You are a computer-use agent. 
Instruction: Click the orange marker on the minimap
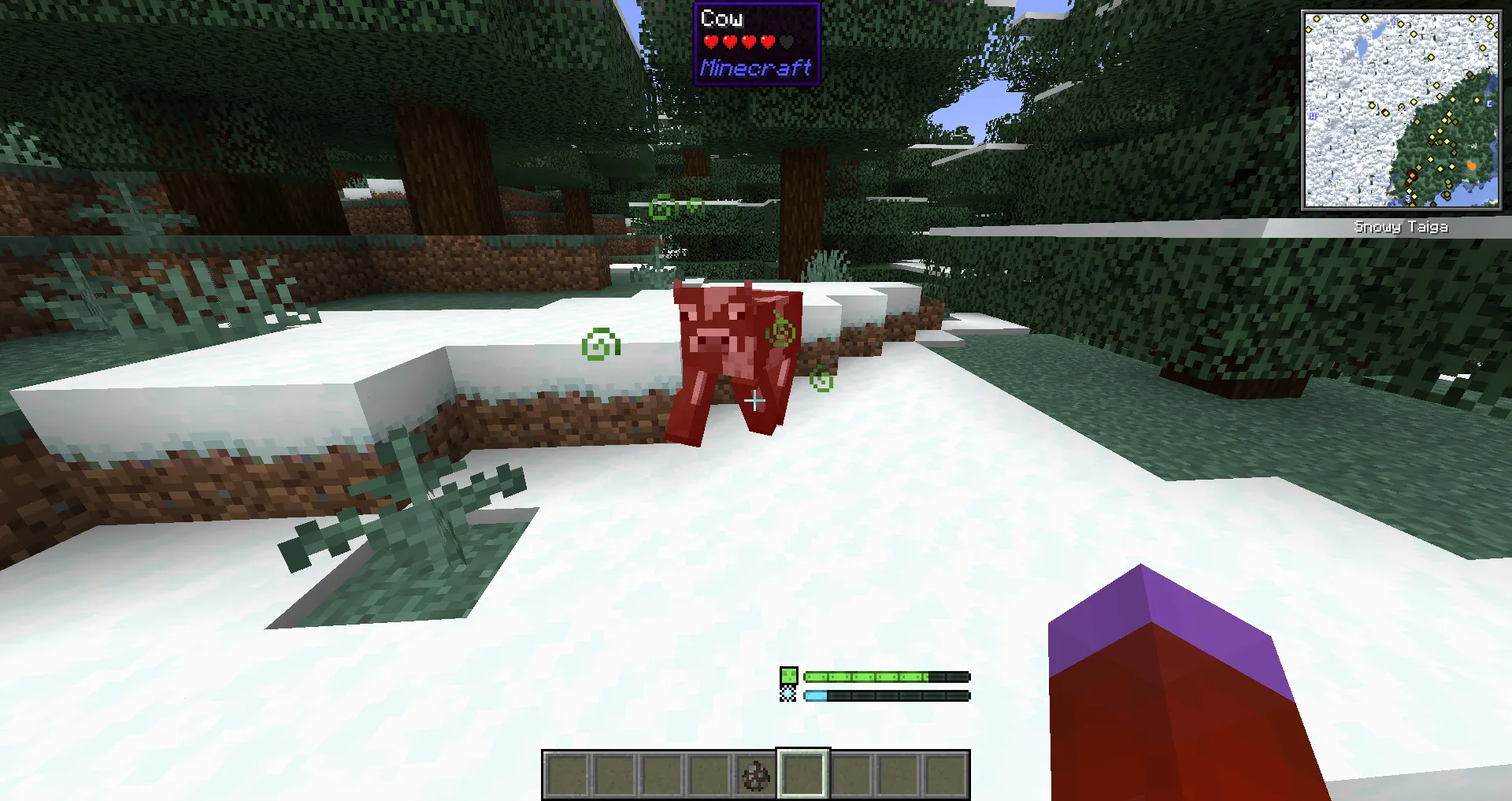click(x=1472, y=166)
